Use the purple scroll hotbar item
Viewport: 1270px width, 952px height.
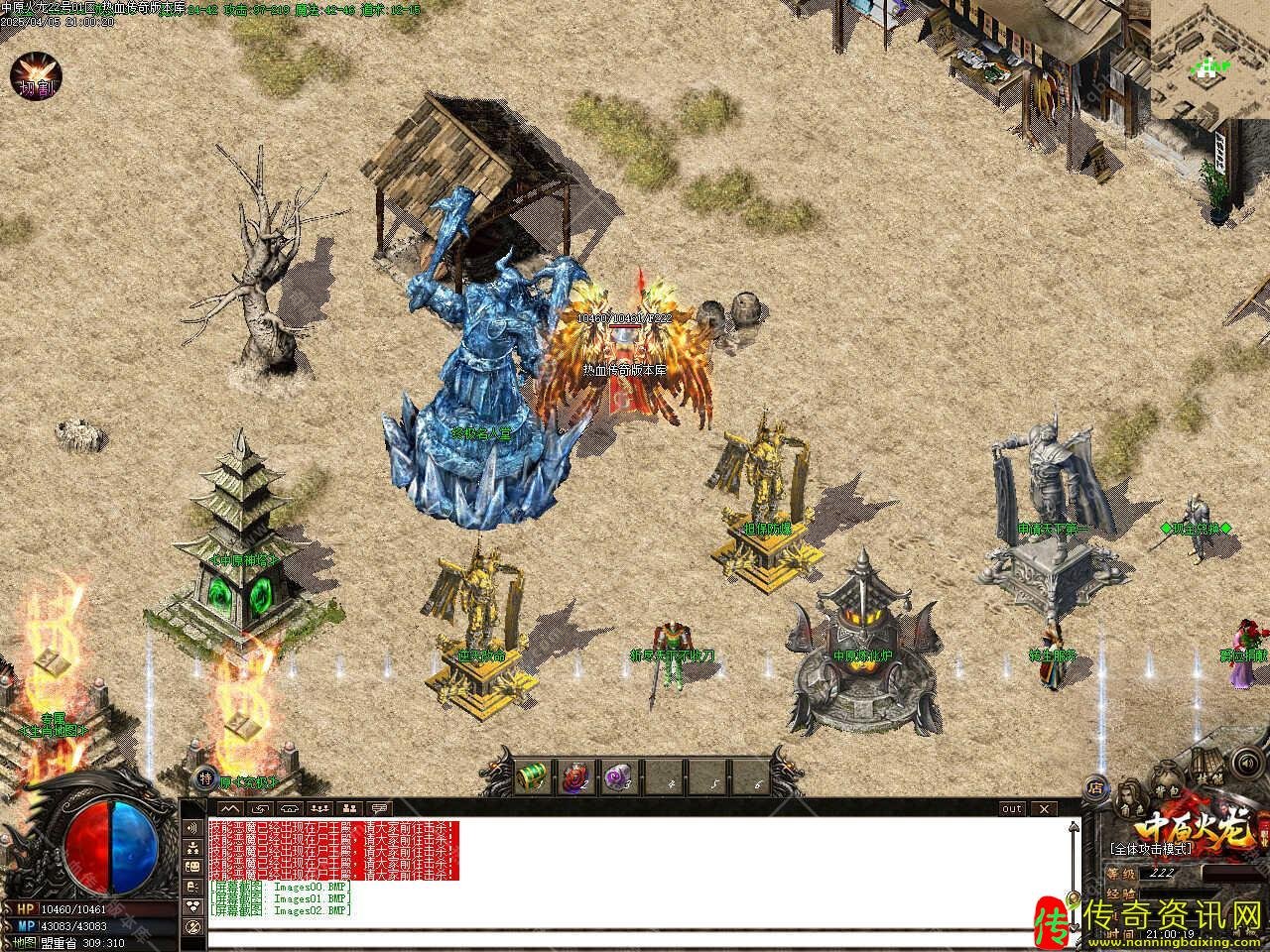(x=618, y=773)
